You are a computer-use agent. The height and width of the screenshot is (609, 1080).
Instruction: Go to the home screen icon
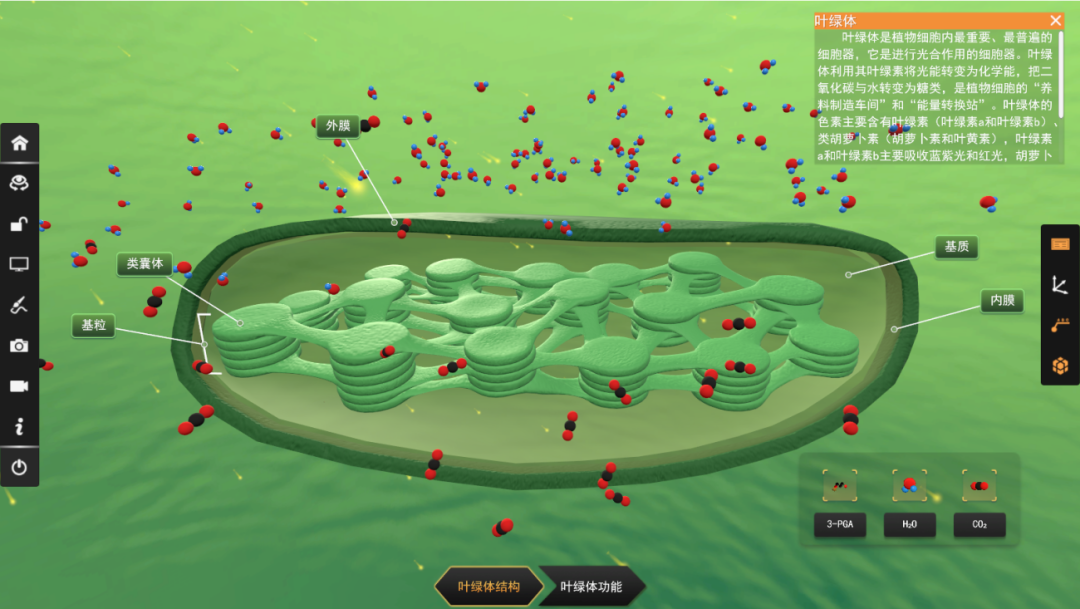coord(19,142)
